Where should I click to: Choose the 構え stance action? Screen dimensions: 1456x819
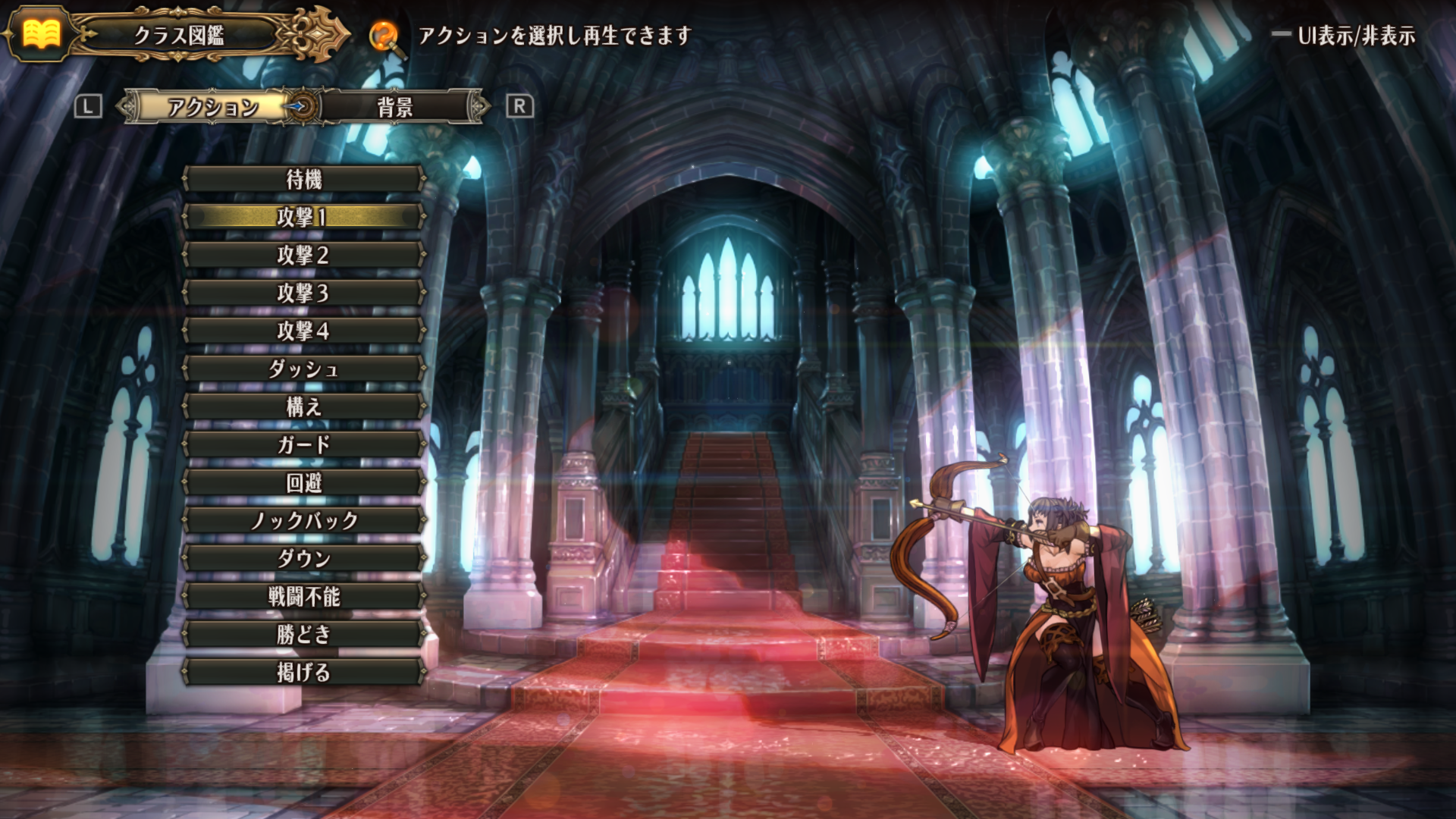[x=303, y=407]
